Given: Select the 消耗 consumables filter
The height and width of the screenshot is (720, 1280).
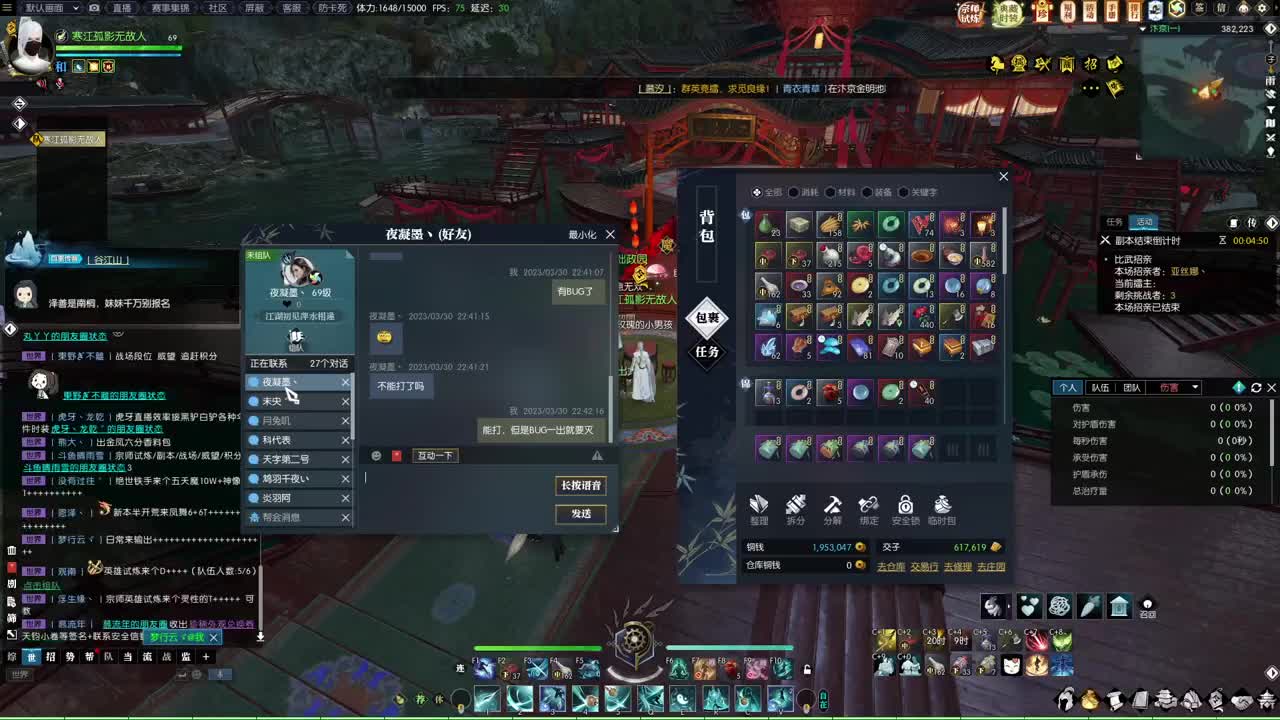Looking at the screenshot, I should [x=812, y=192].
